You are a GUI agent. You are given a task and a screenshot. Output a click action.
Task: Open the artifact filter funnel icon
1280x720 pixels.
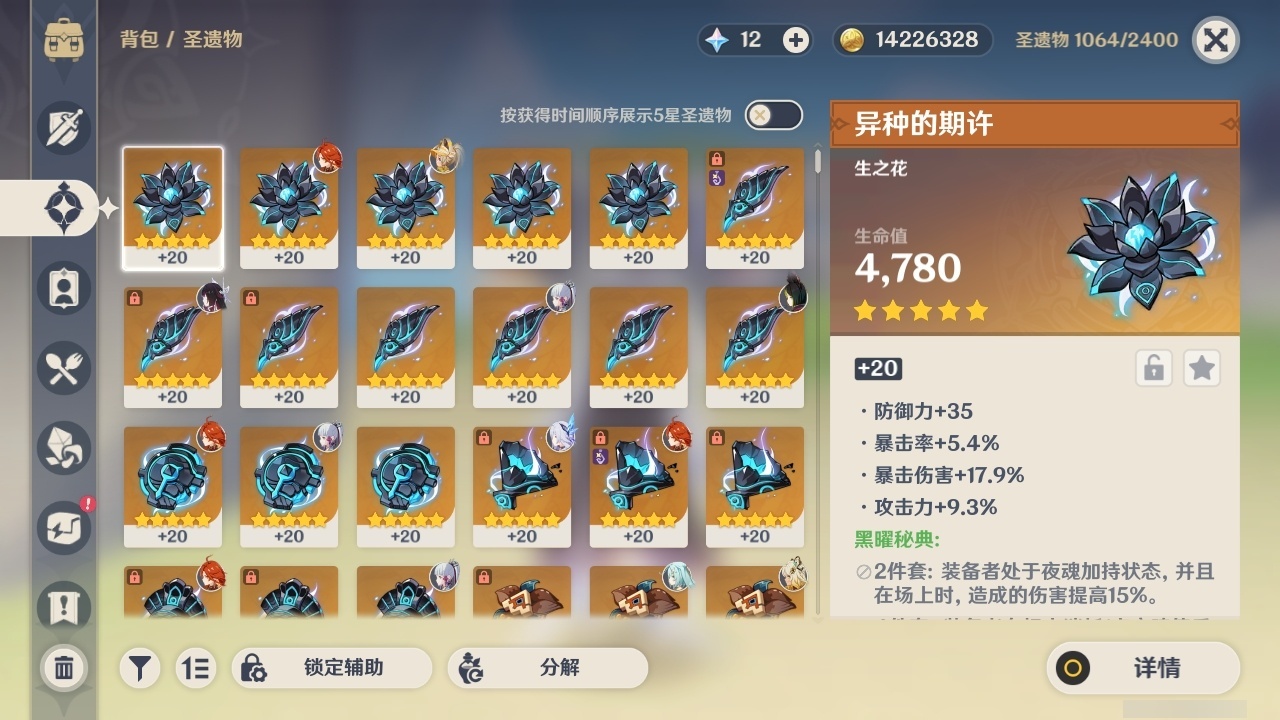[140, 668]
